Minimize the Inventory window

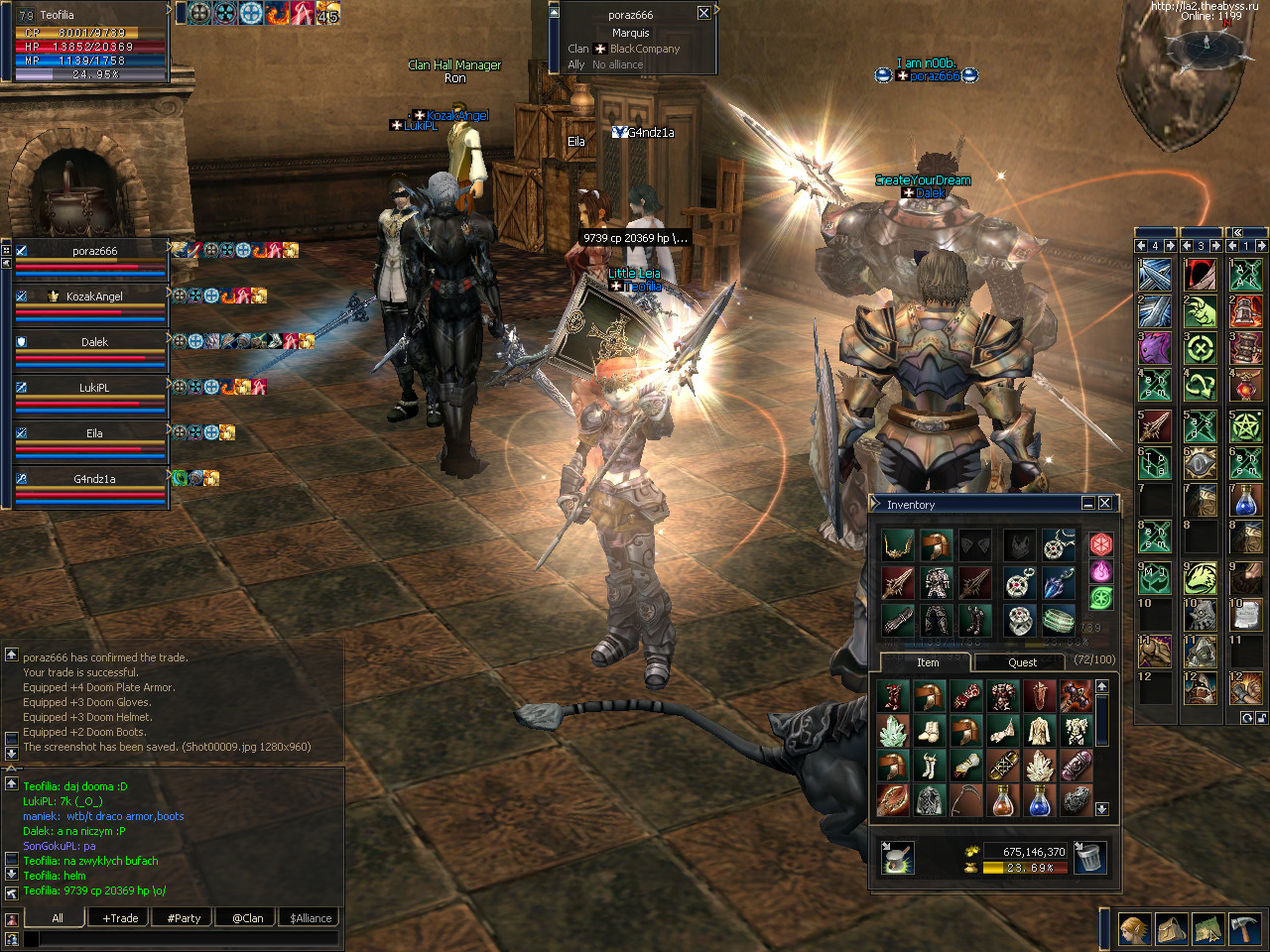(x=1087, y=504)
